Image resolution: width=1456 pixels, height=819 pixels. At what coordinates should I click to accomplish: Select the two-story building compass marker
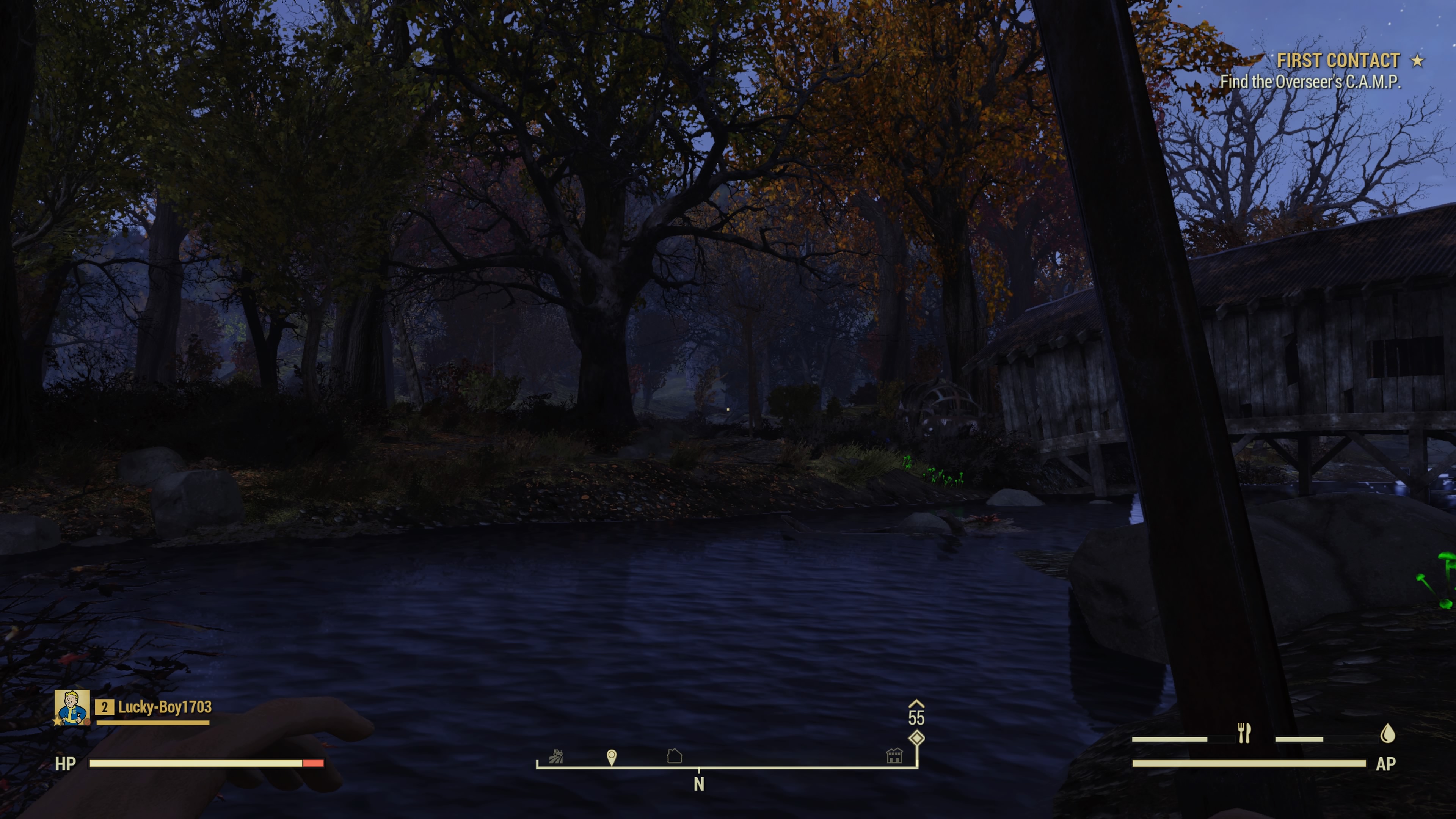pyautogui.click(x=894, y=755)
